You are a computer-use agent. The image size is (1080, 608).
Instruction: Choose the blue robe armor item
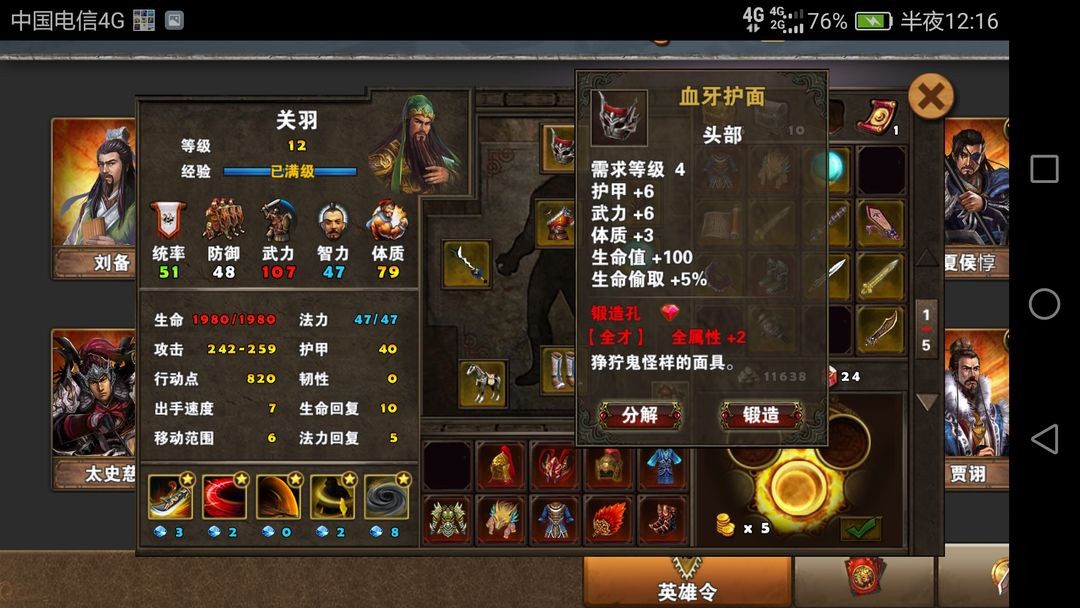click(662, 466)
